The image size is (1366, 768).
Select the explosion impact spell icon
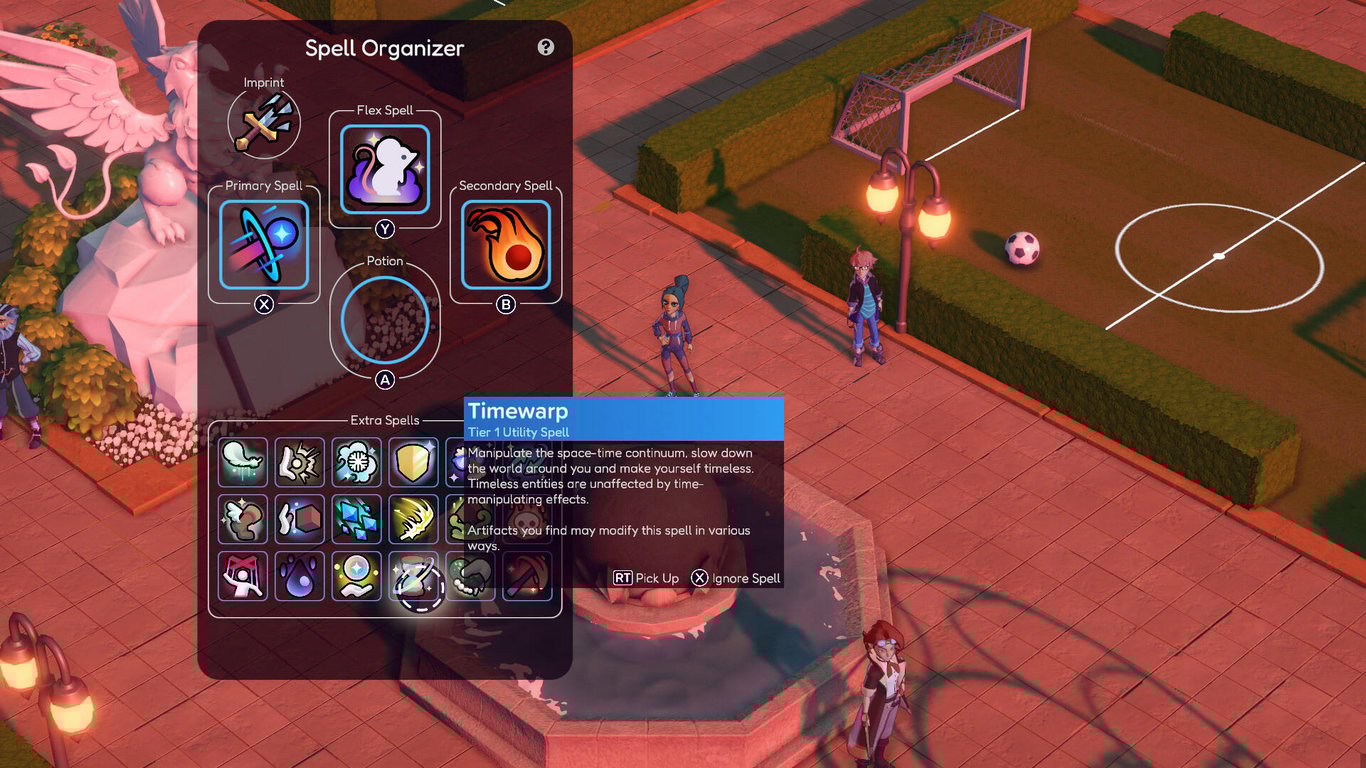pyautogui.click(x=298, y=461)
